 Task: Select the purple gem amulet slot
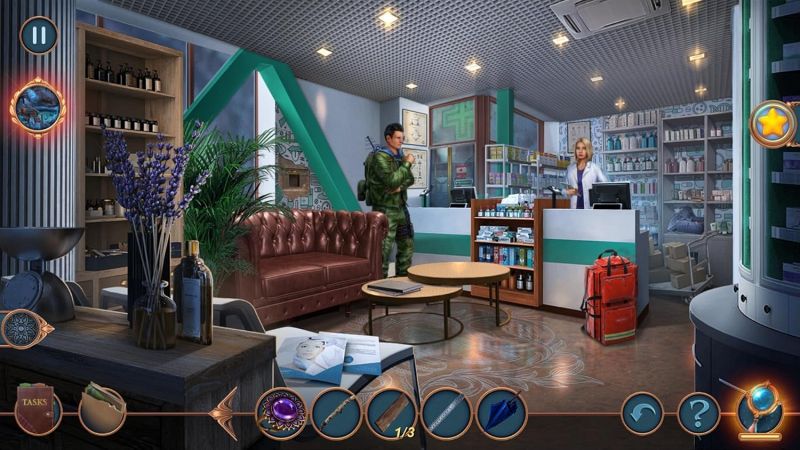pyautogui.click(x=281, y=413)
